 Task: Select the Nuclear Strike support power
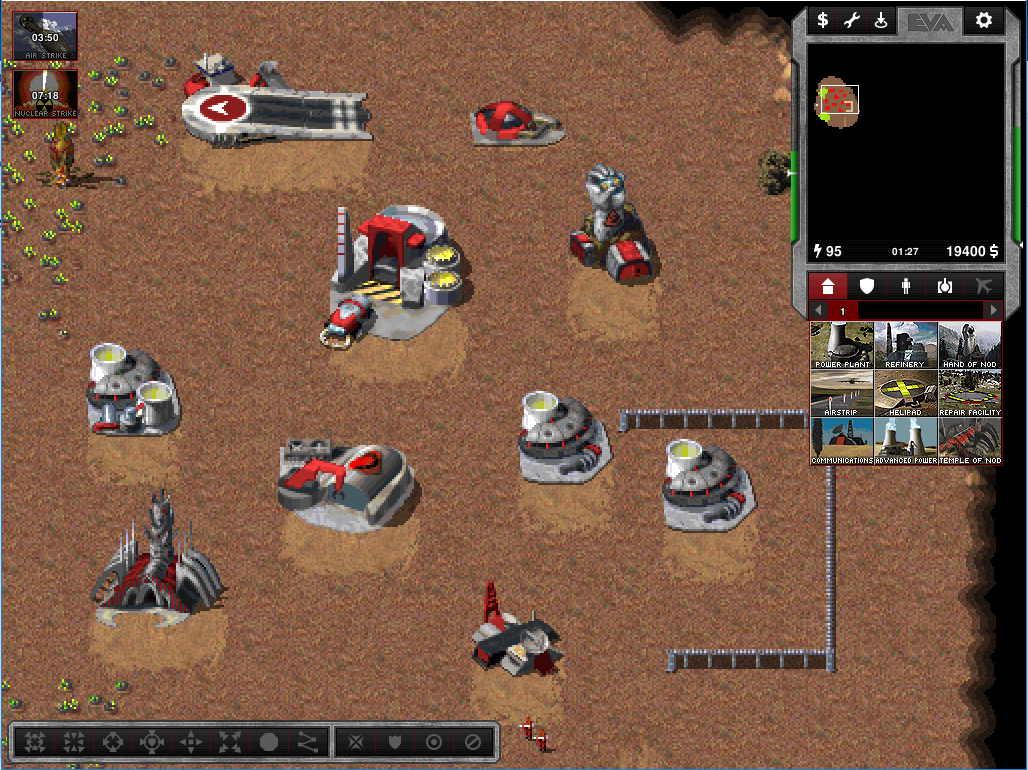coord(45,93)
